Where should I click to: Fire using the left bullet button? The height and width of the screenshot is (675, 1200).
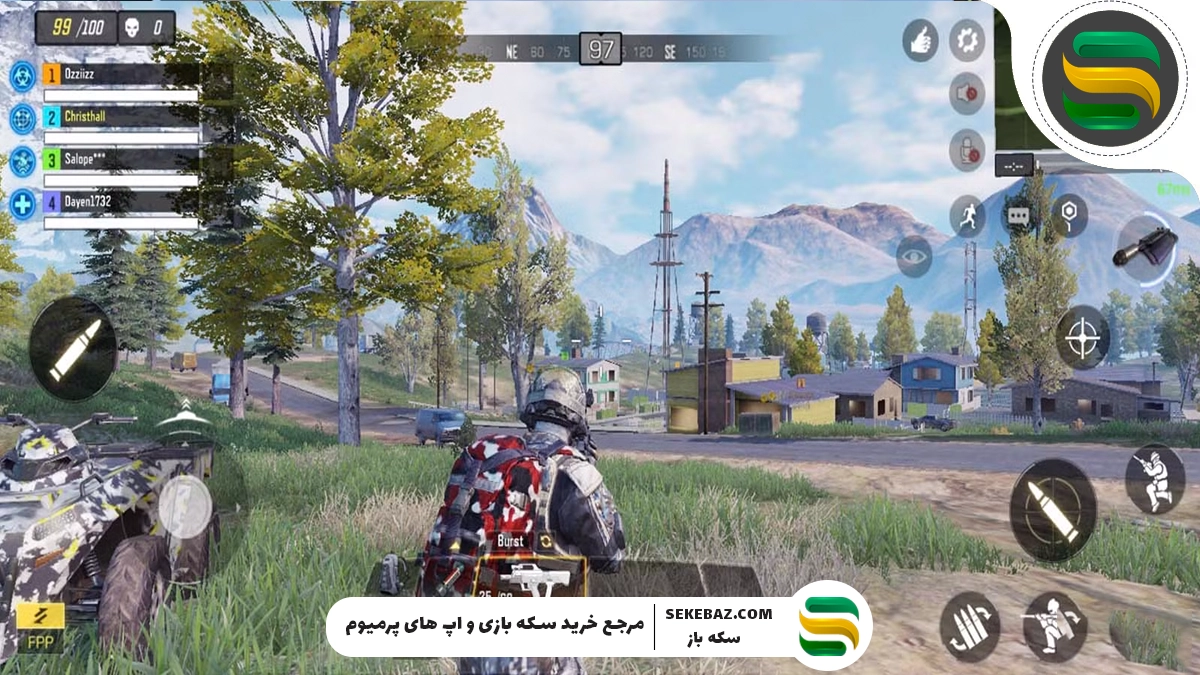point(73,346)
